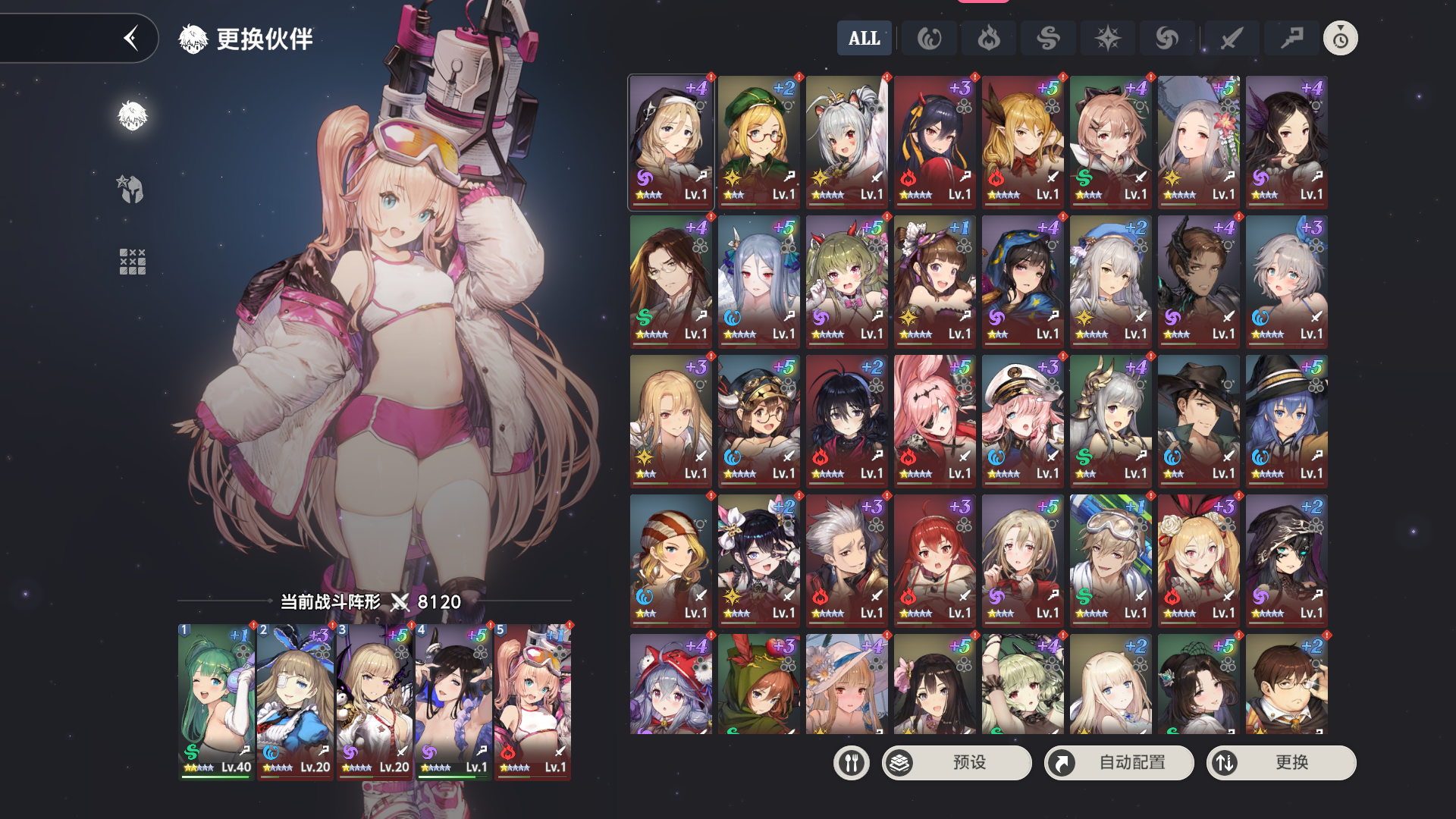This screenshot has width=1456, height=819.
Task: Open the 预设 preset menu
Action: [x=956, y=762]
